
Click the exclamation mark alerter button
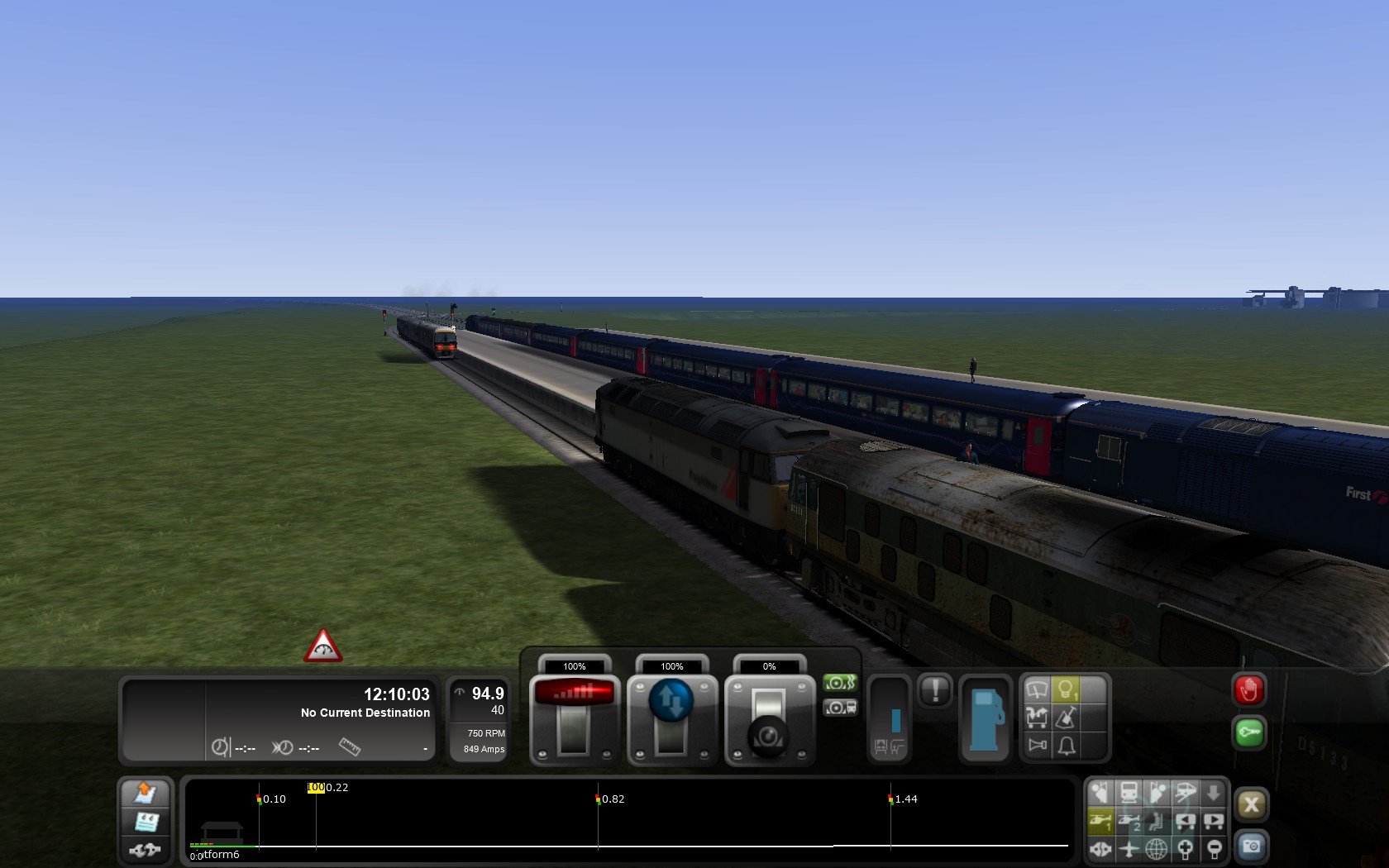(935, 690)
